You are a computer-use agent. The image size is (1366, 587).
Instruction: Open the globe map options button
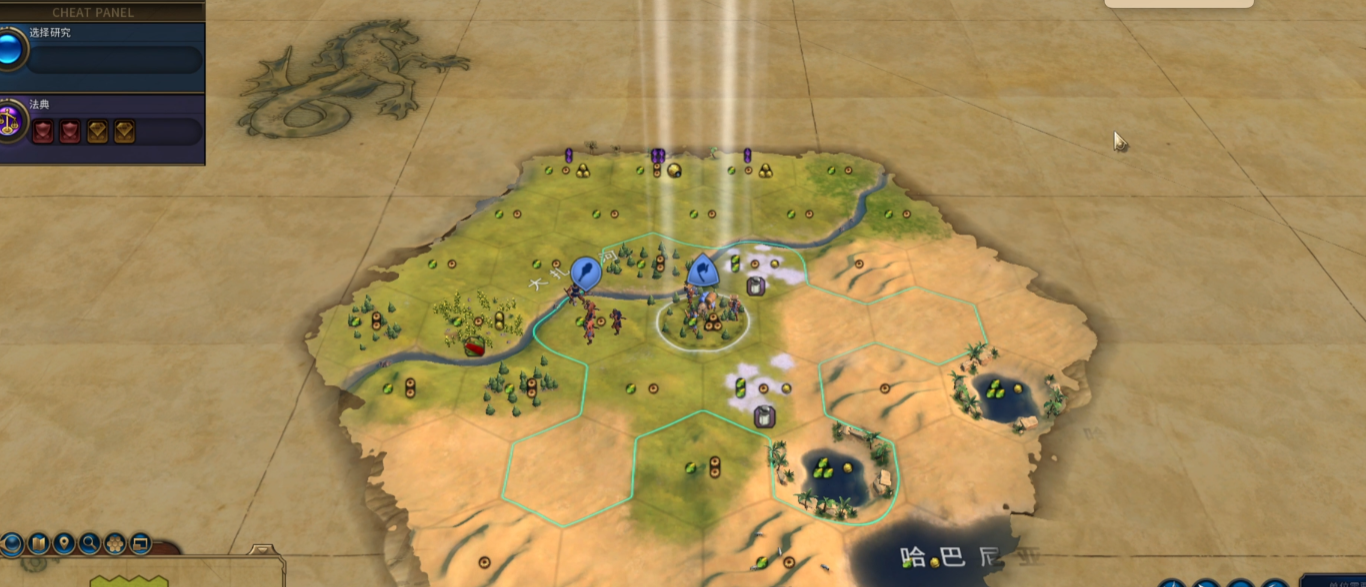[12, 544]
